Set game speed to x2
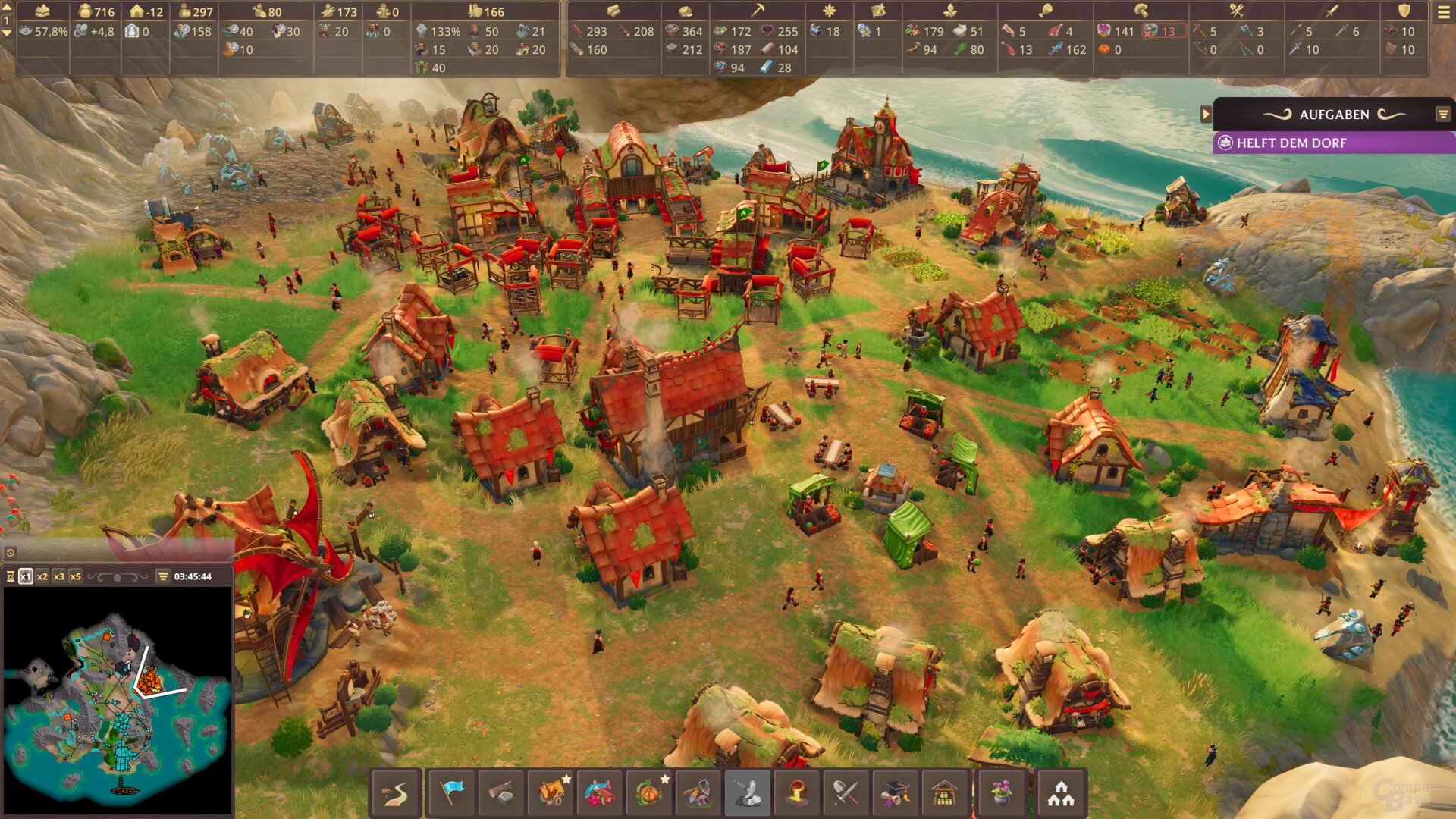 42,576
